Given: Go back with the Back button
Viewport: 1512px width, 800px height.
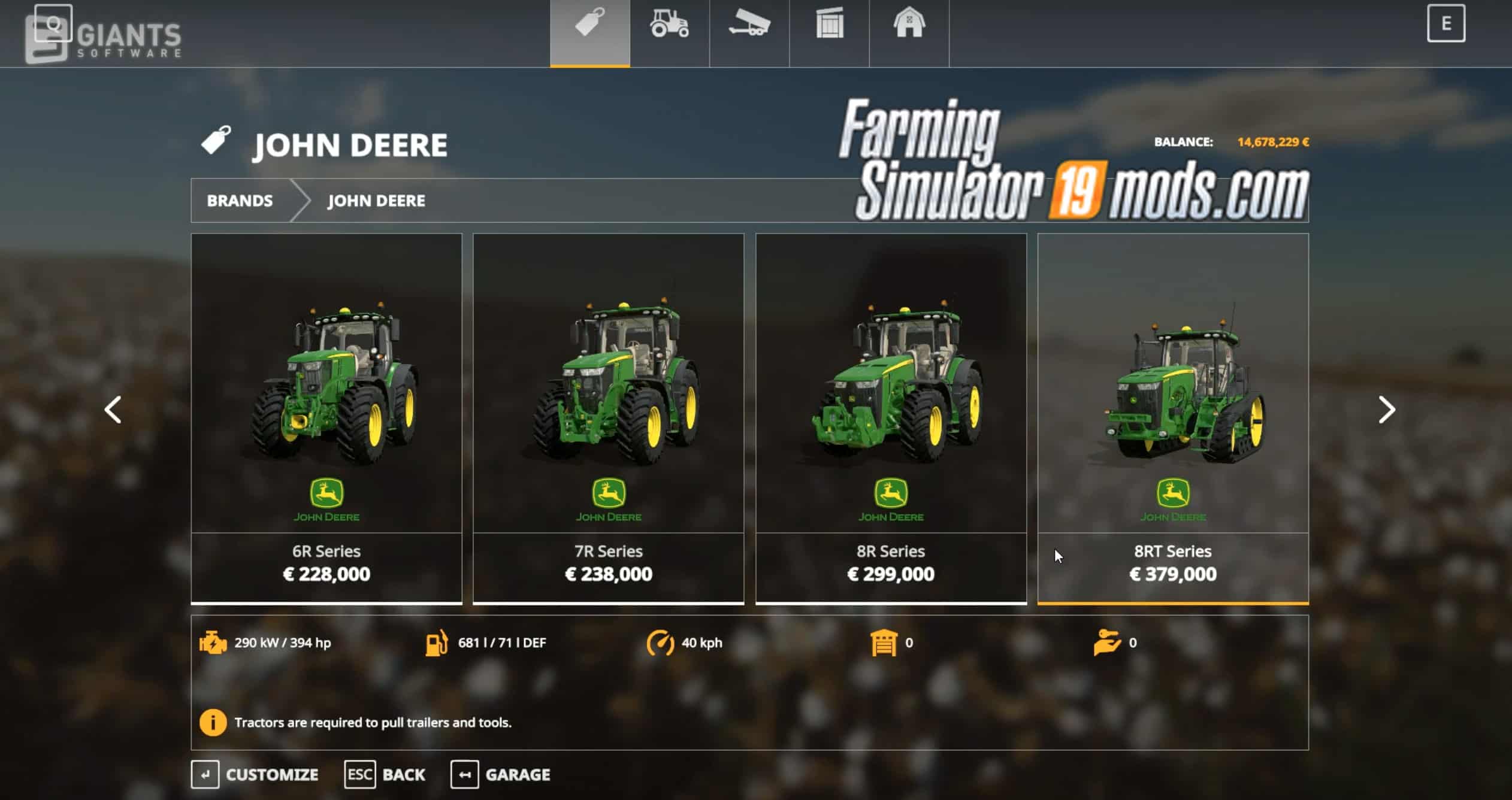Looking at the screenshot, I should 386,774.
